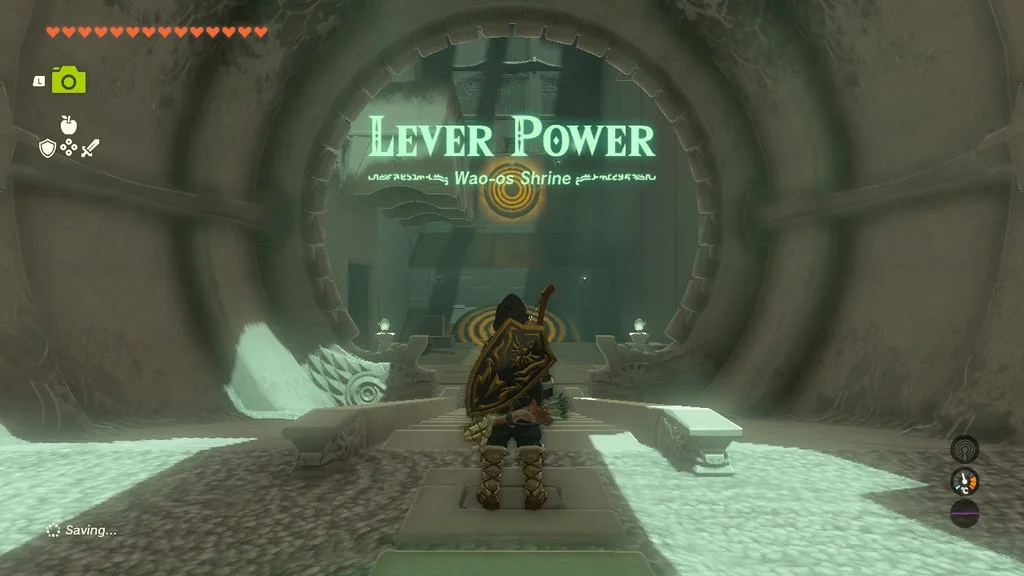This screenshot has width=1024, height=576.
Task: Select the apple materials quick-menu icon
Action: pyautogui.click(x=68, y=125)
